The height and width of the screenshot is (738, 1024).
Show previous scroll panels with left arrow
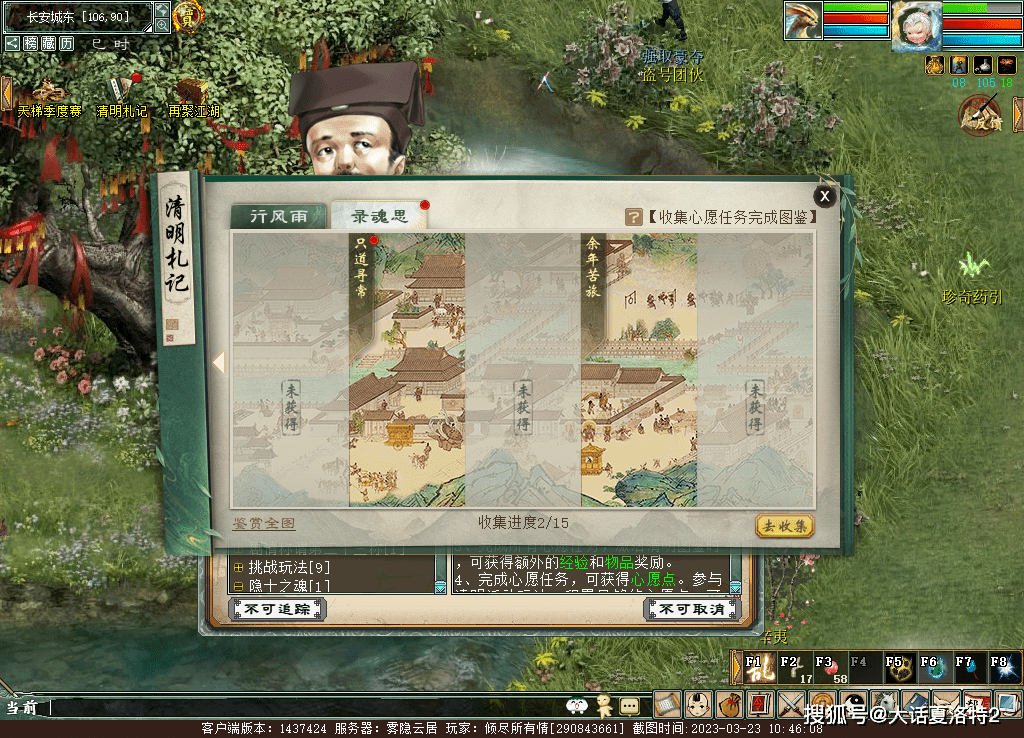point(219,363)
